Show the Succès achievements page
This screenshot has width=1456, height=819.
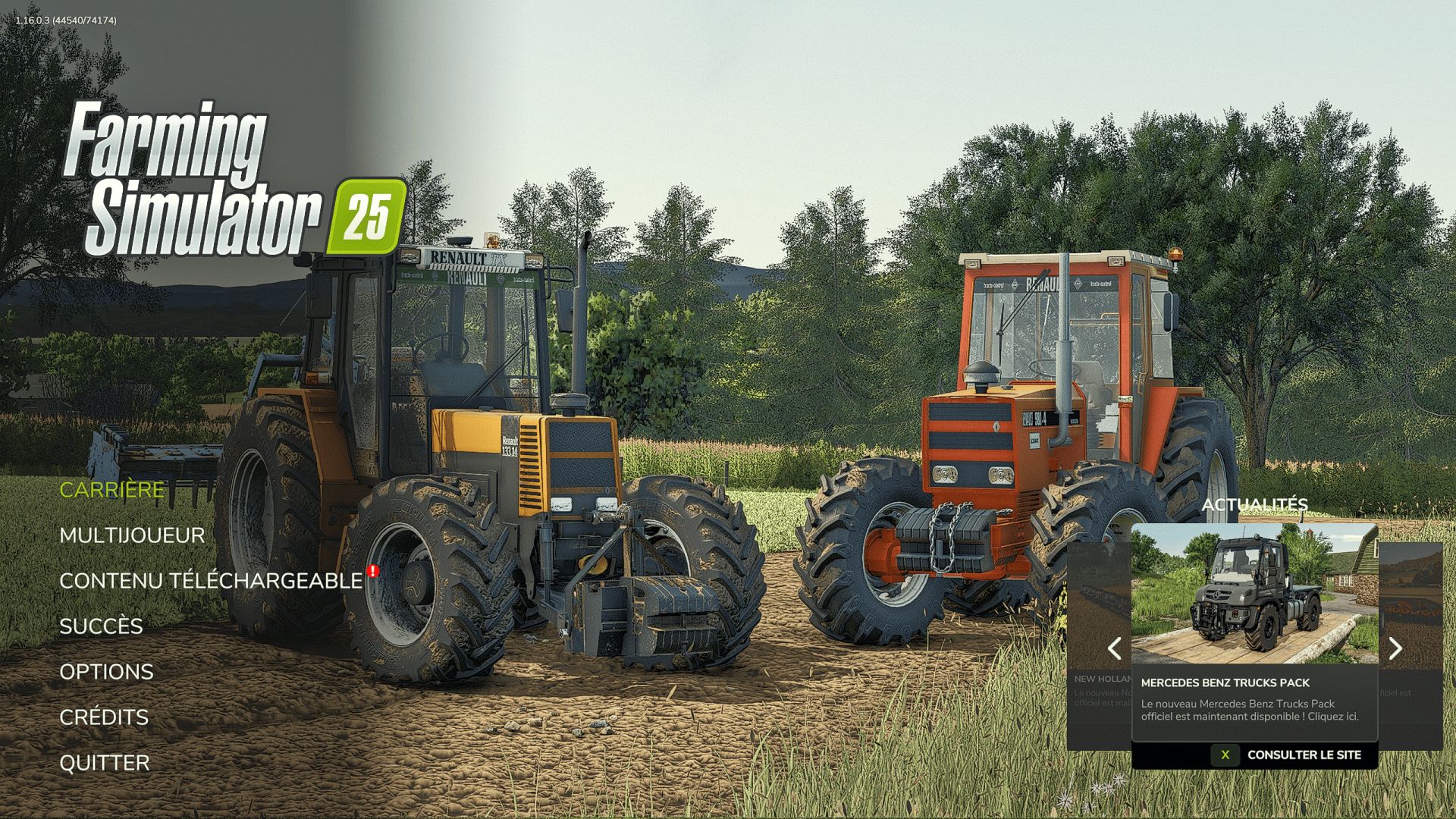point(101,626)
